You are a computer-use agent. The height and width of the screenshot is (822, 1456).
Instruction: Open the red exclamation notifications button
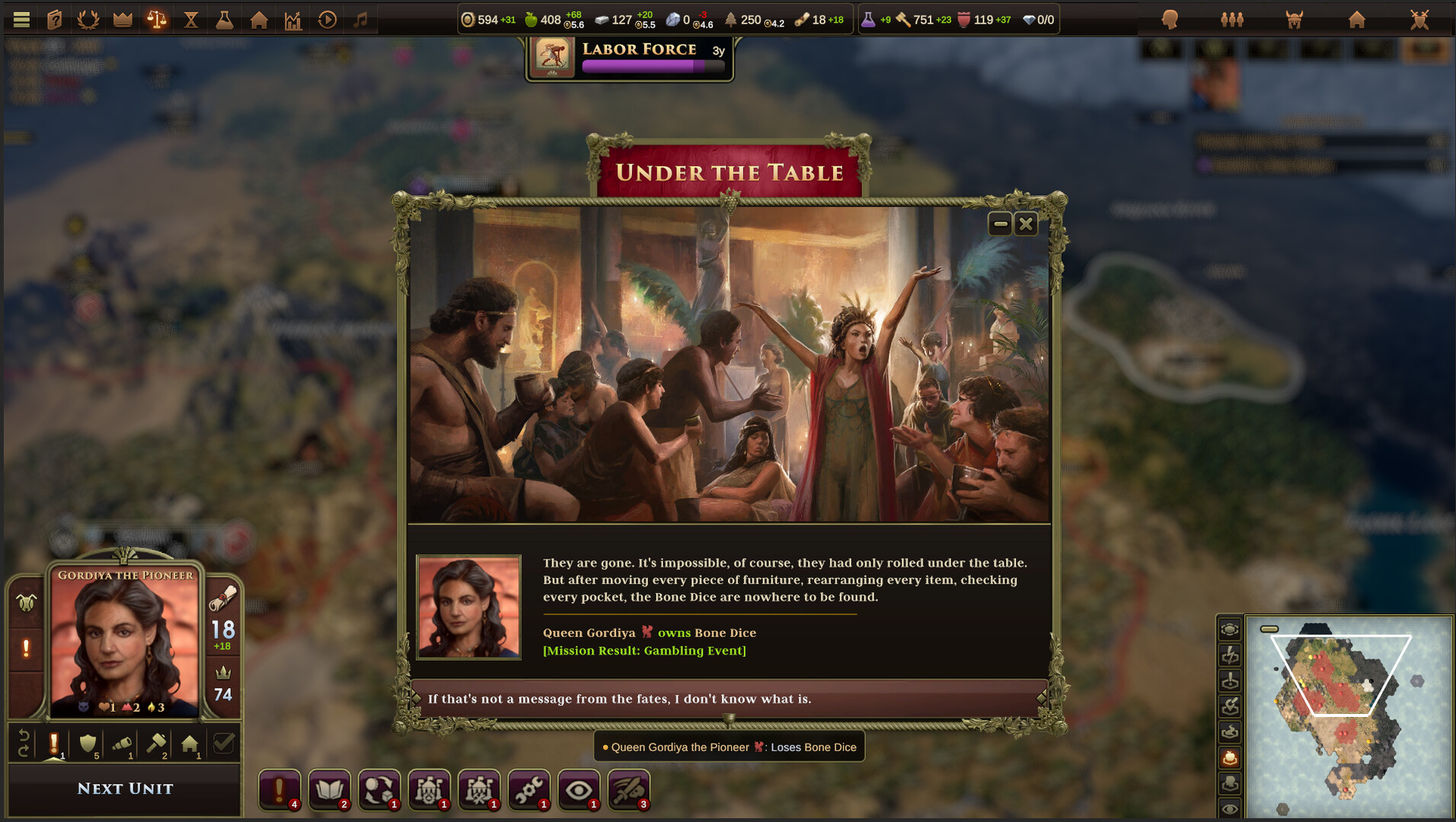coord(279,789)
